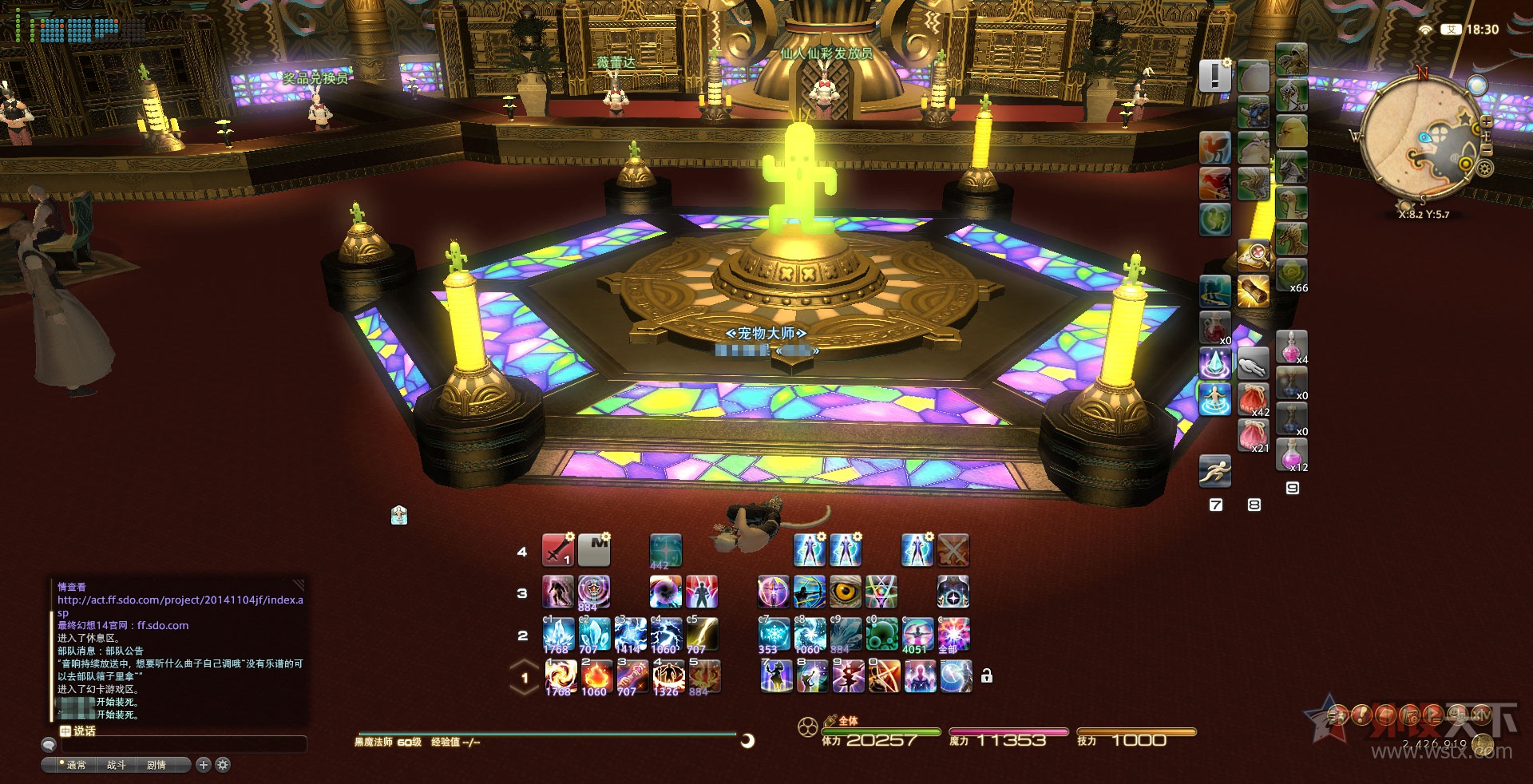Open the chat channel speech bubble button
Screen dimensions: 1533x784
(x=49, y=745)
